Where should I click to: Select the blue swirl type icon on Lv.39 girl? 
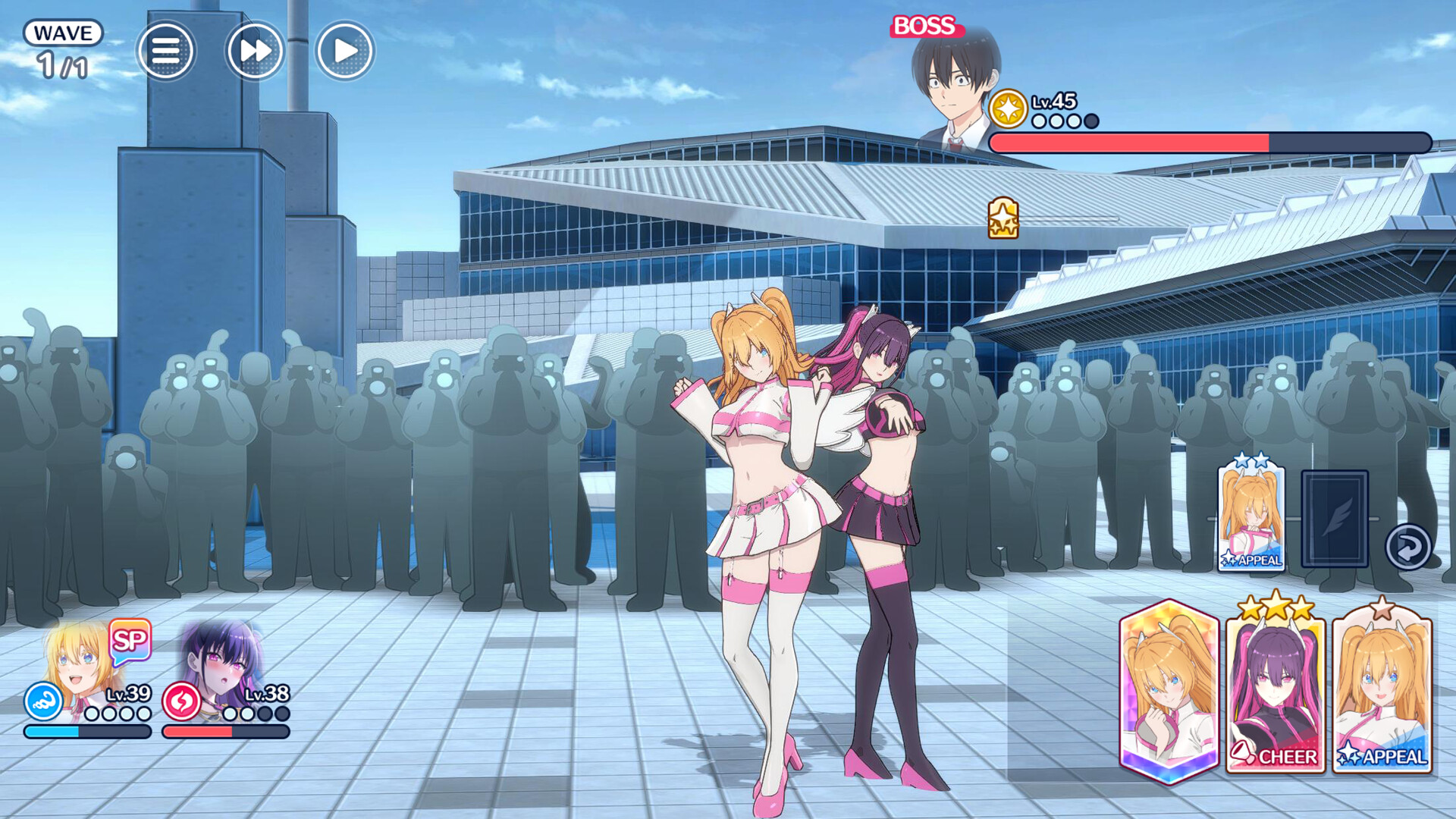point(44,702)
